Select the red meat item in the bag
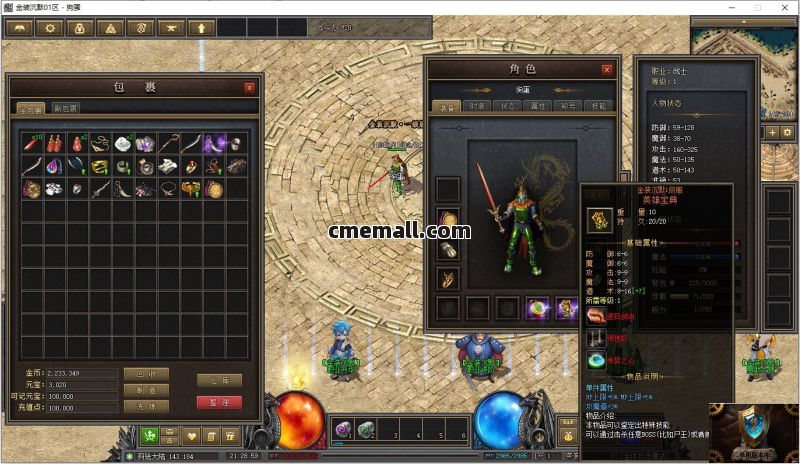 click(32, 145)
